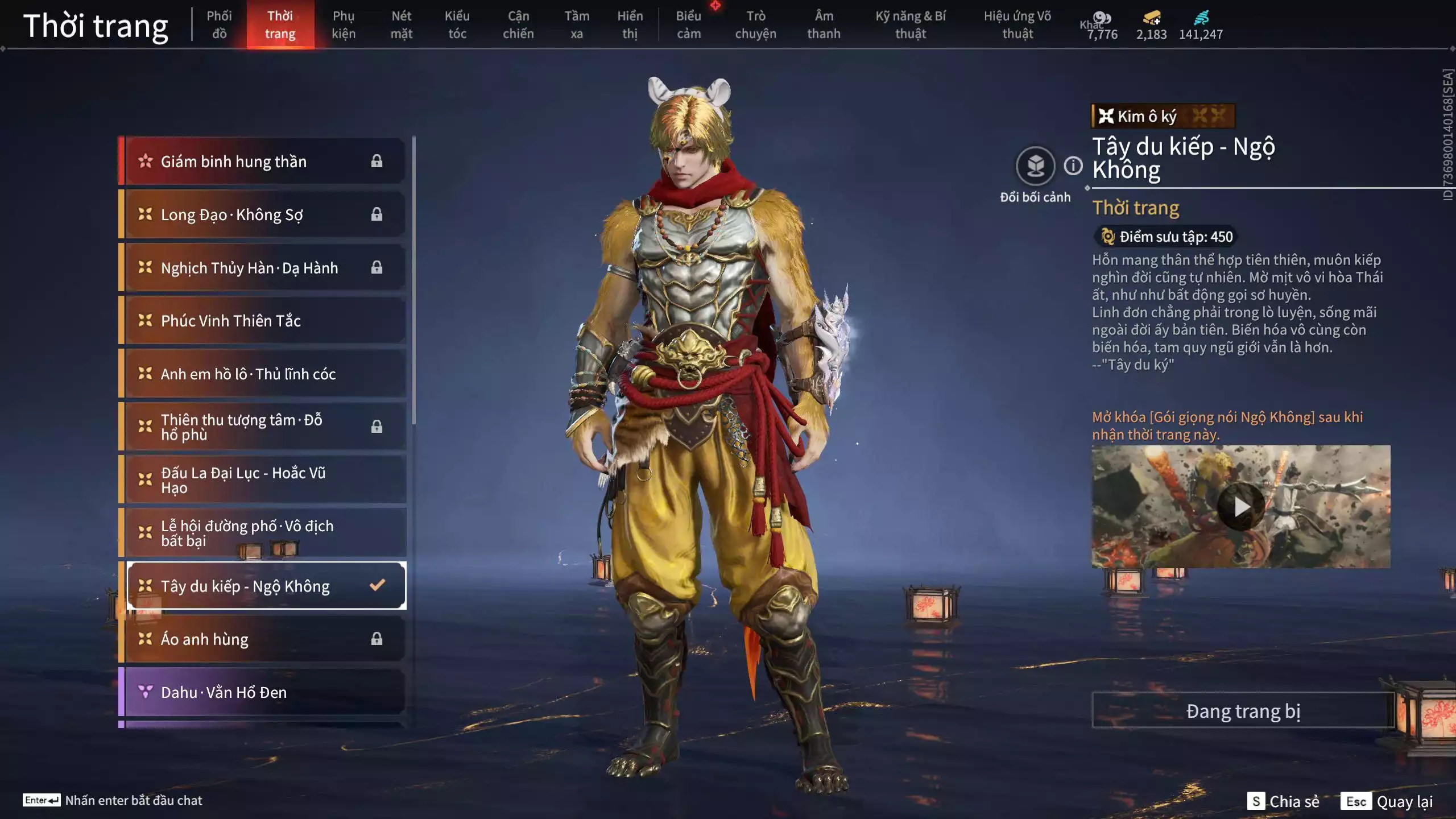This screenshot has height=819, width=1456.
Task: Click the Đang trang bị button
Action: 1243,711
